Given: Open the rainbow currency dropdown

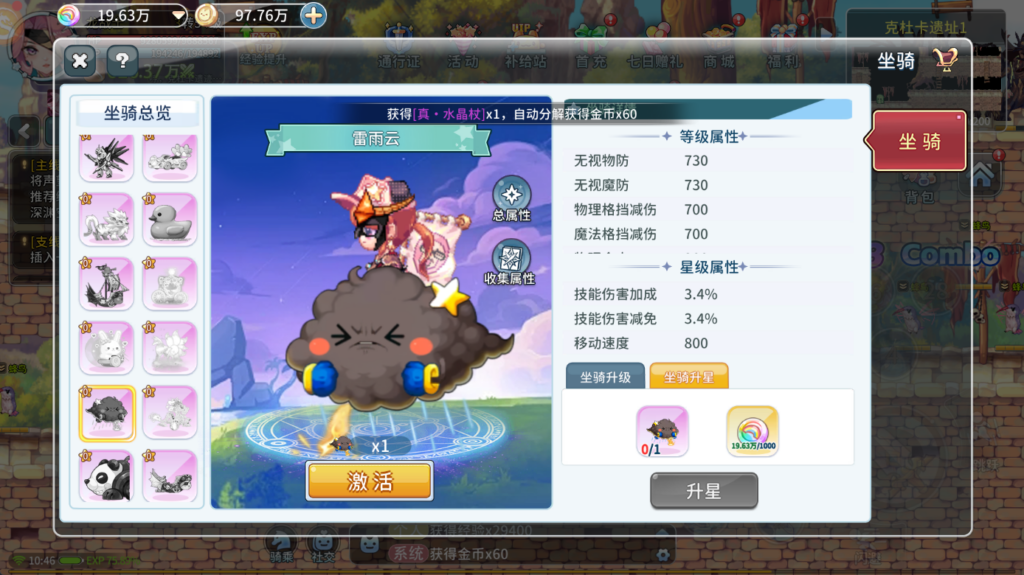Looking at the screenshot, I should click(179, 15).
